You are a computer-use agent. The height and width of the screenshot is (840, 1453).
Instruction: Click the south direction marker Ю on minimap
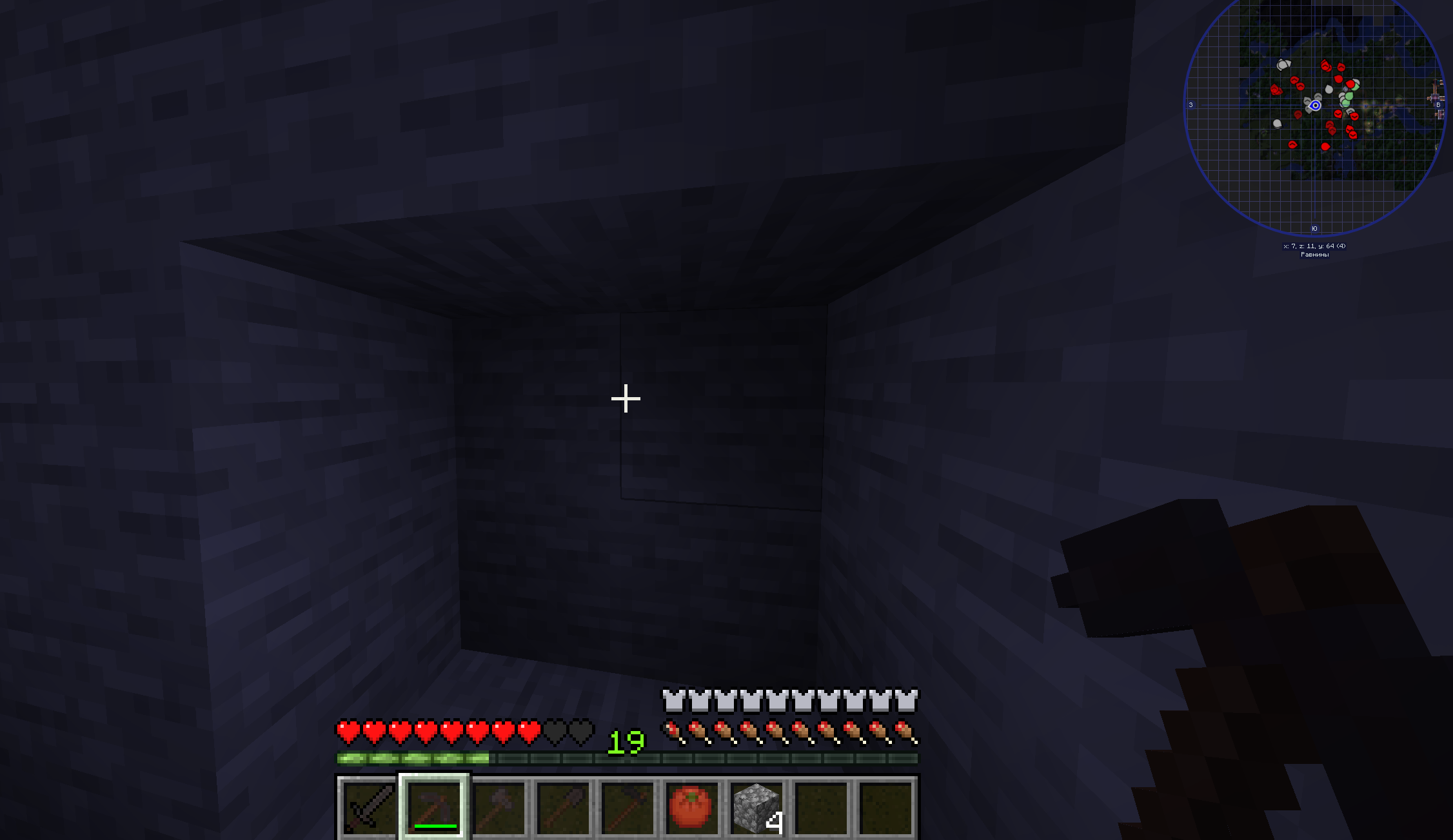1314,227
